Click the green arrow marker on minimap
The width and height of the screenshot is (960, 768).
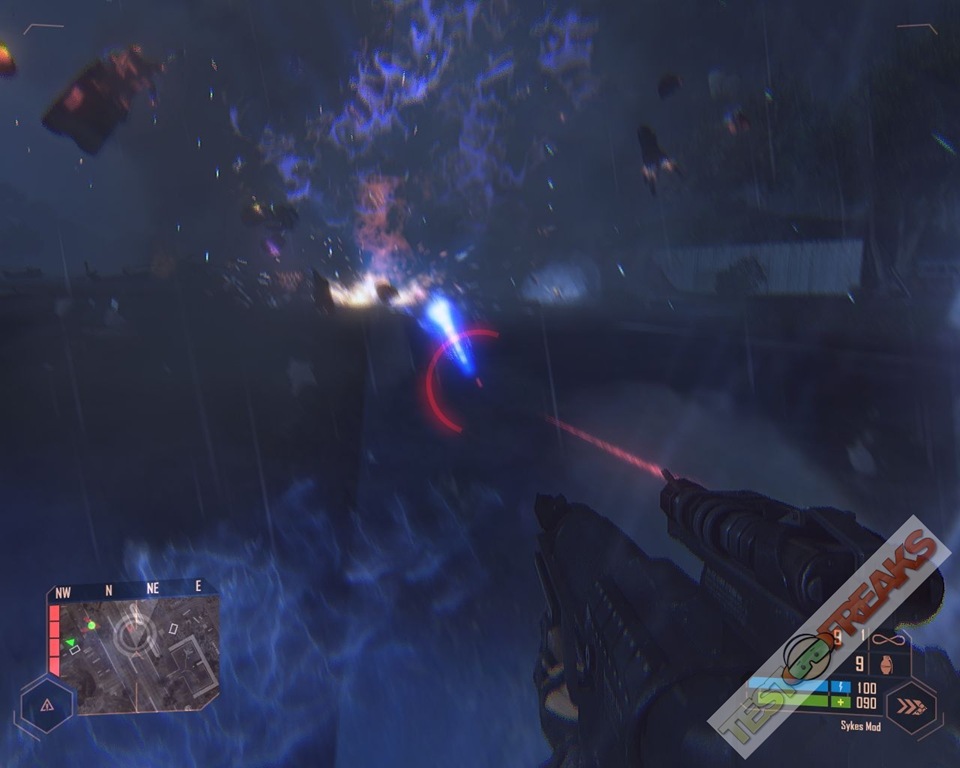tap(70, 642)
